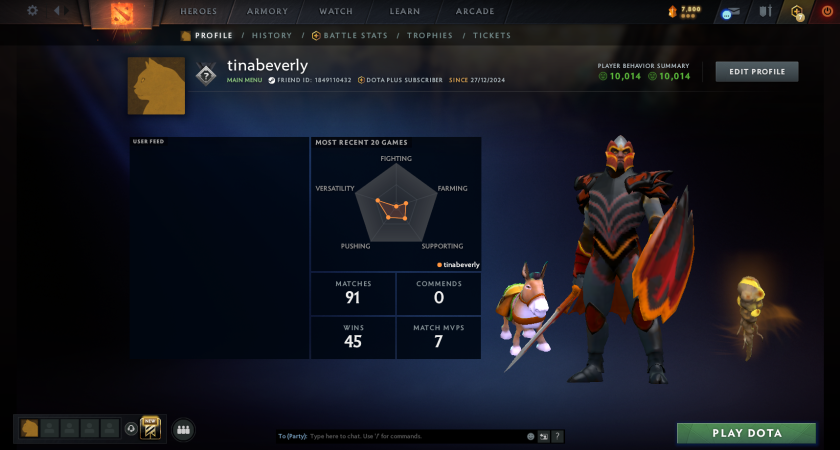The image size is (840, 450).
Task: Select the cat profile avatar picture
Action: click(x=156, y=86)
